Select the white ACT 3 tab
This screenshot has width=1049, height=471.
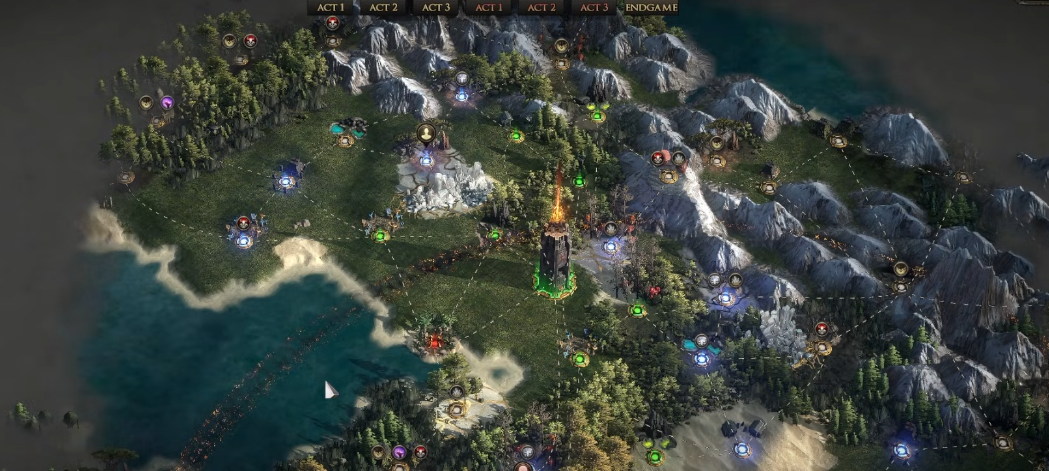coord(436,7)
